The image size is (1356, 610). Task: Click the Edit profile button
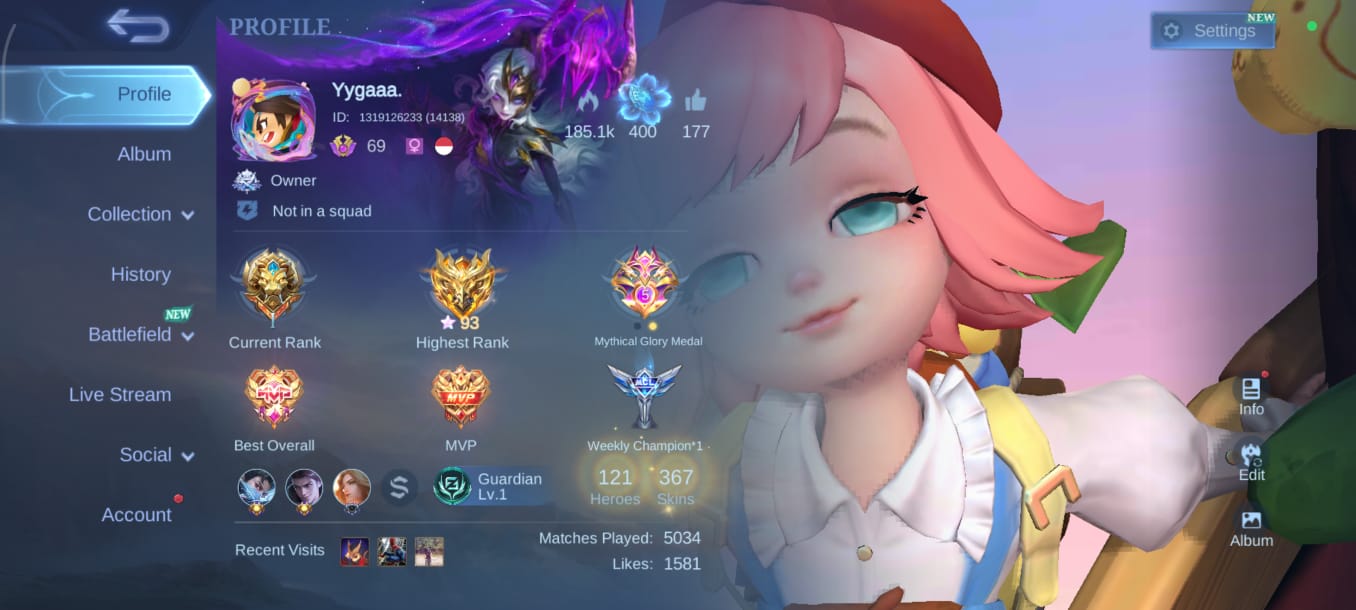point(1251,461)
